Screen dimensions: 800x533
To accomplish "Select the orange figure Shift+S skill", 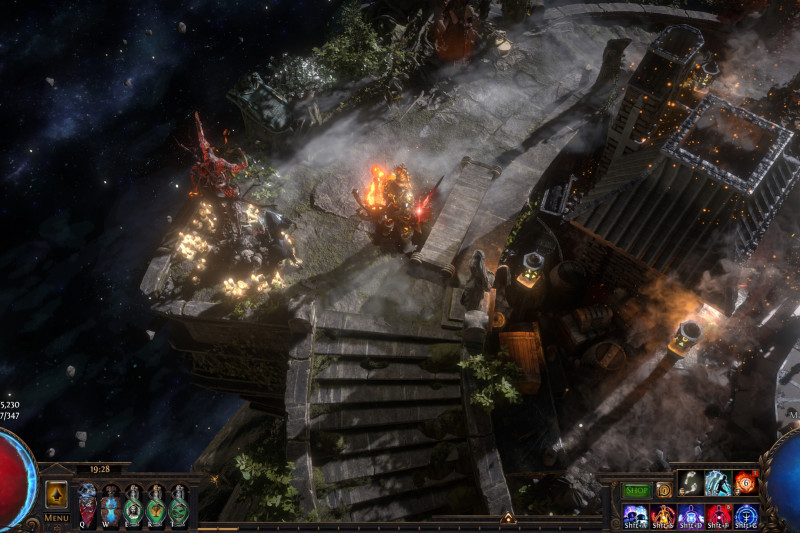I will (x=663, y=516).
